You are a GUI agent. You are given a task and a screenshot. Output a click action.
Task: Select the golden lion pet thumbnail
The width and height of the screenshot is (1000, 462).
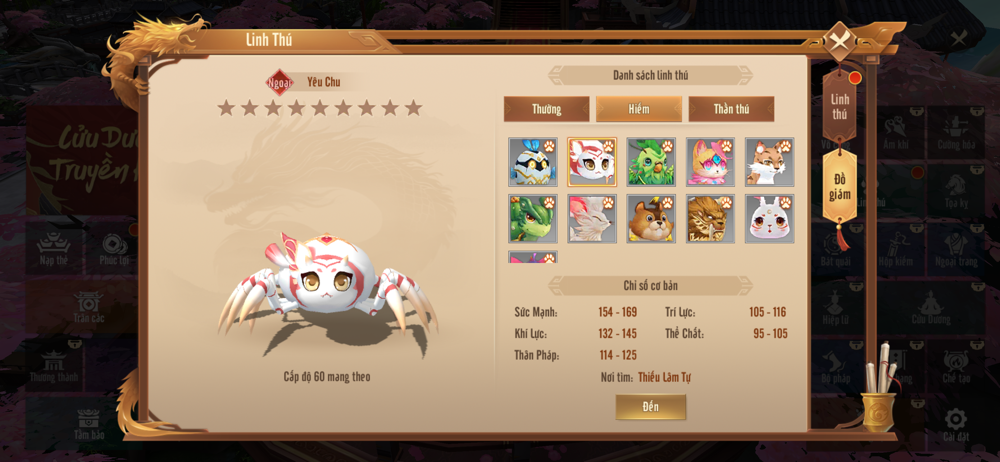point(710,219)
